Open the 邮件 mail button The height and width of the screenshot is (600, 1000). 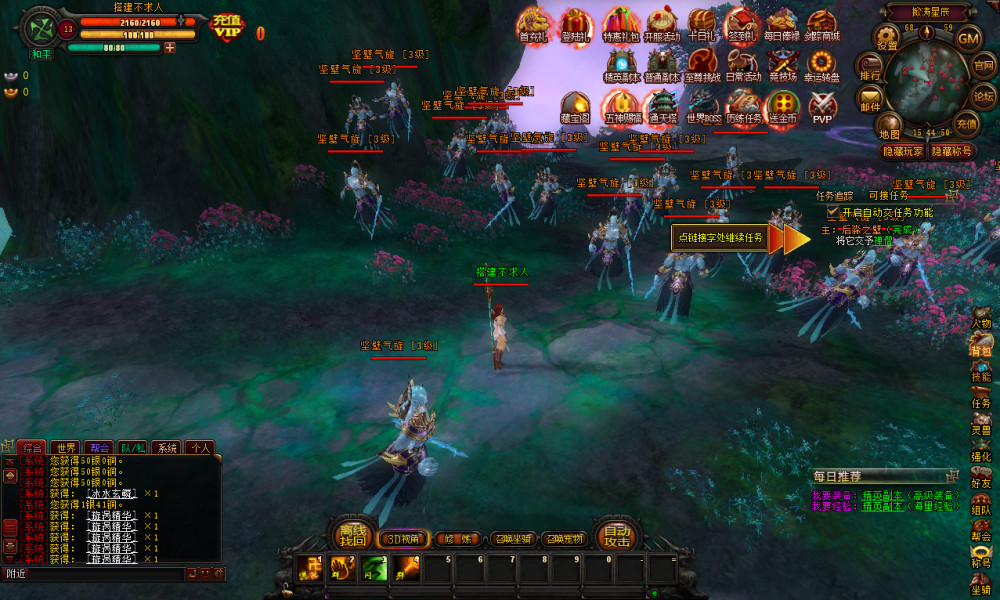[x=870, y=99]
